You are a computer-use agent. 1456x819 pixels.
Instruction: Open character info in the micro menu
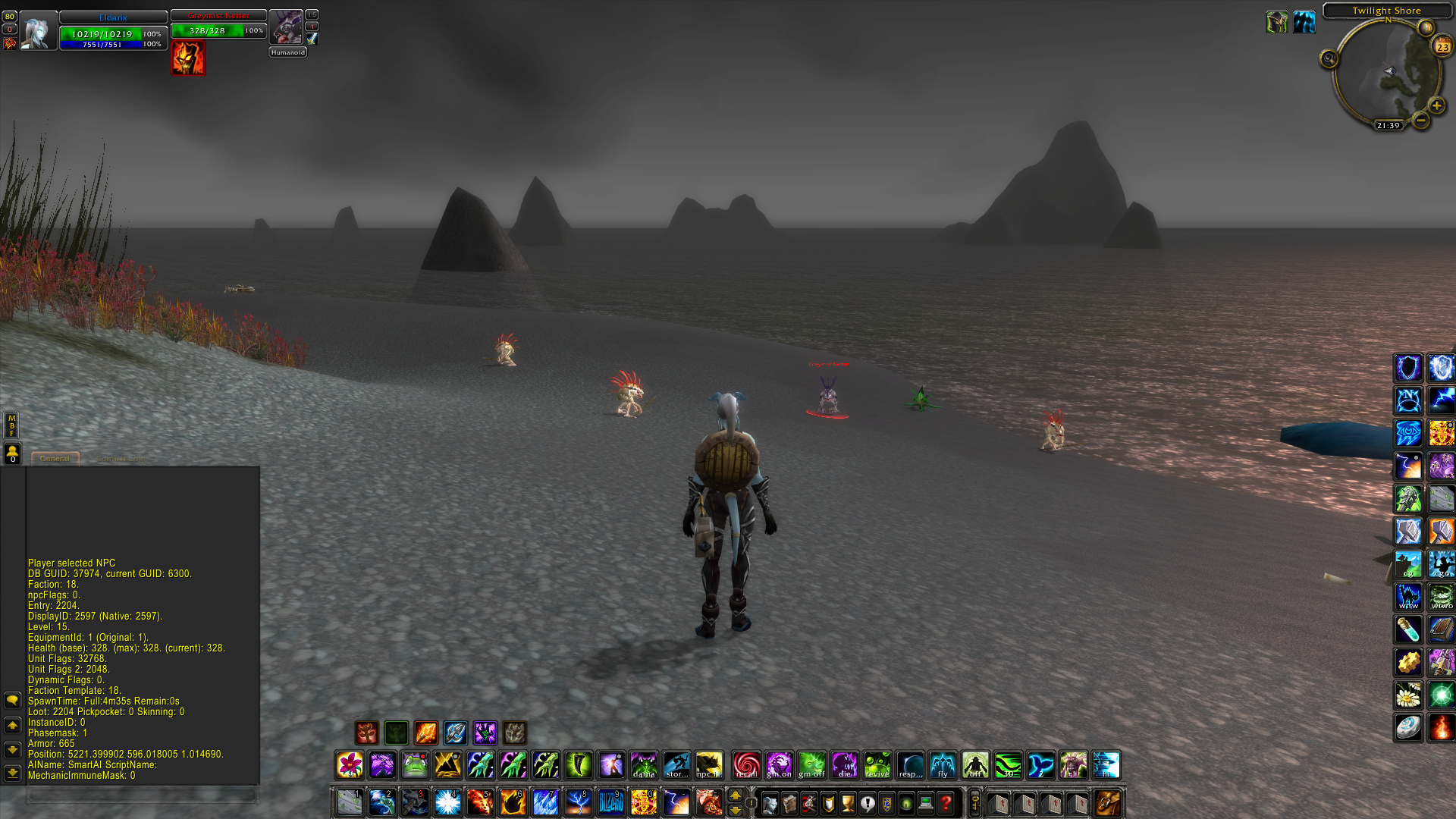pyautogui.click(x=769, y=802)
